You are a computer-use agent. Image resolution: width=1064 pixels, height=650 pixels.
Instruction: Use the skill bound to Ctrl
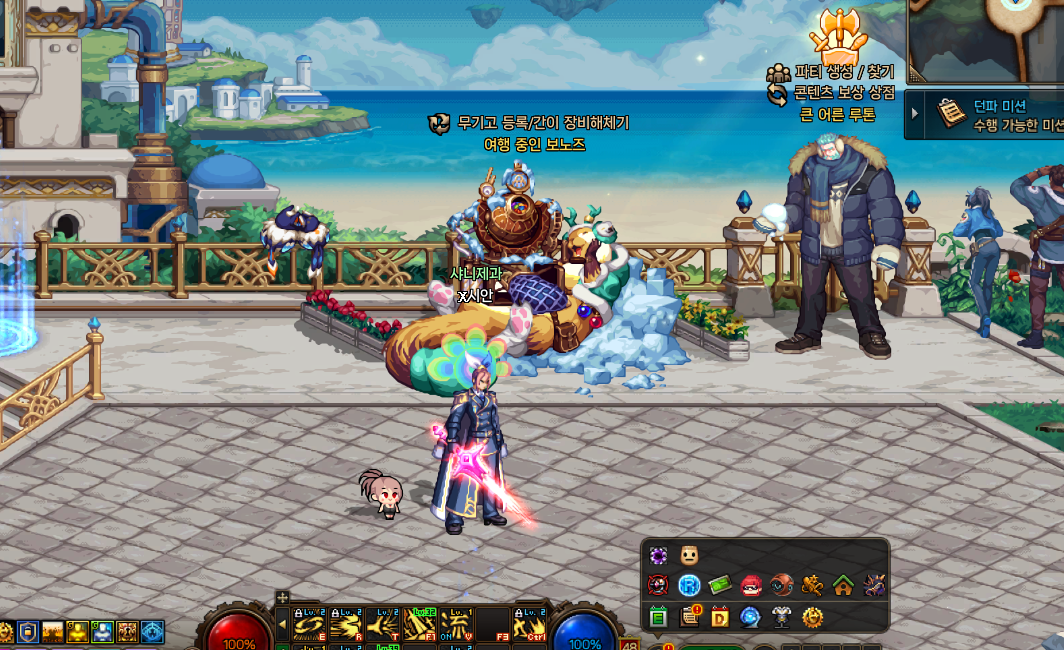[528, 625]
